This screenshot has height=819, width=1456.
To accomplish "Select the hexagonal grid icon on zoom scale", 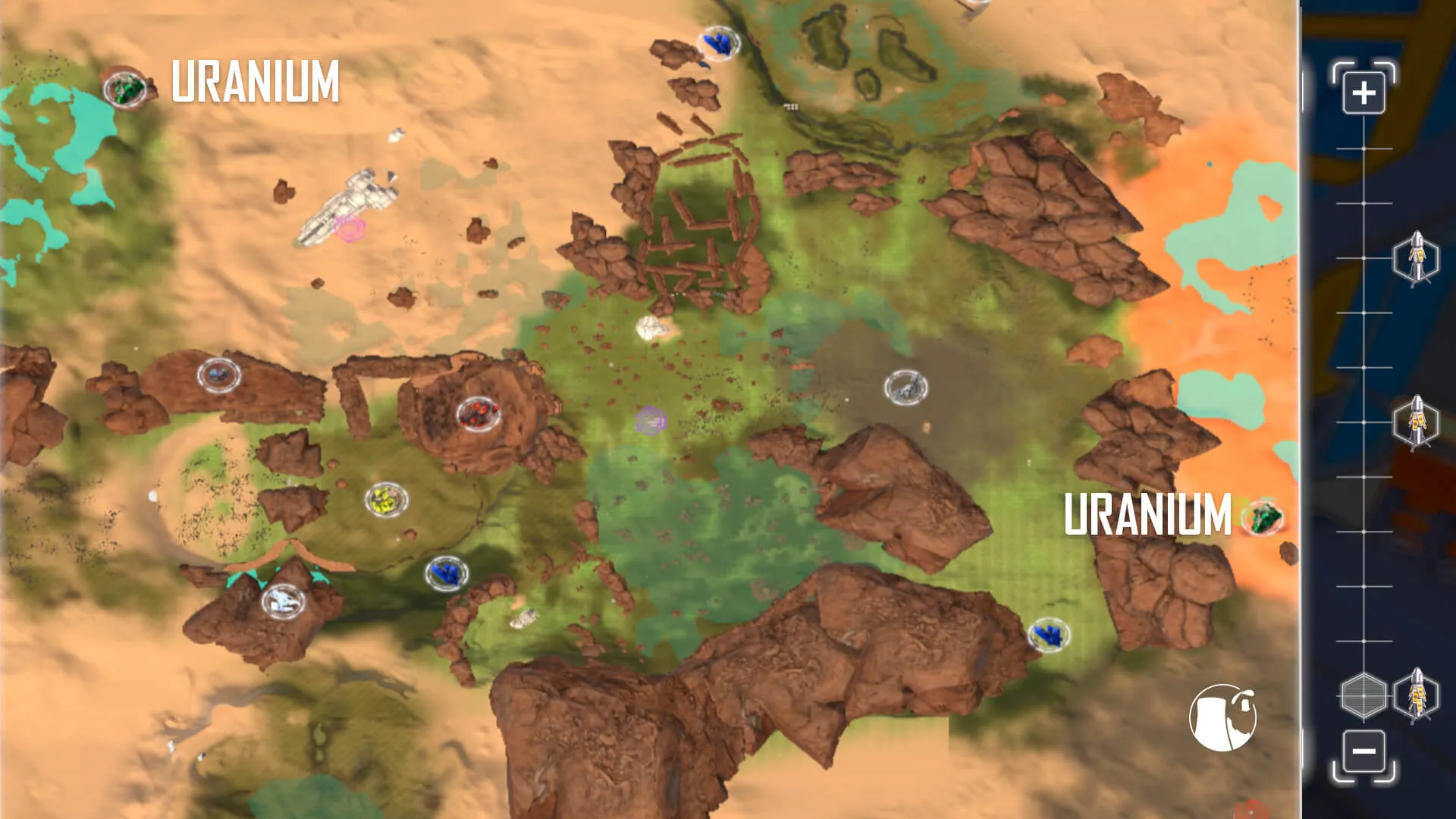I will [1363, 695].
